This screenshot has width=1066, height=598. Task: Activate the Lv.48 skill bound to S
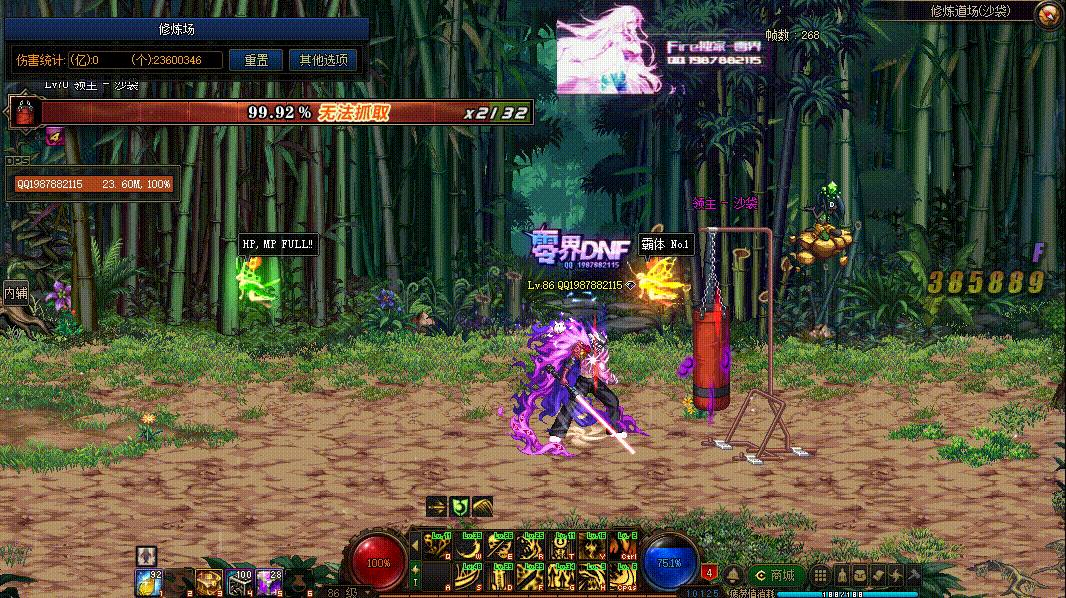[x=470, y=576]
